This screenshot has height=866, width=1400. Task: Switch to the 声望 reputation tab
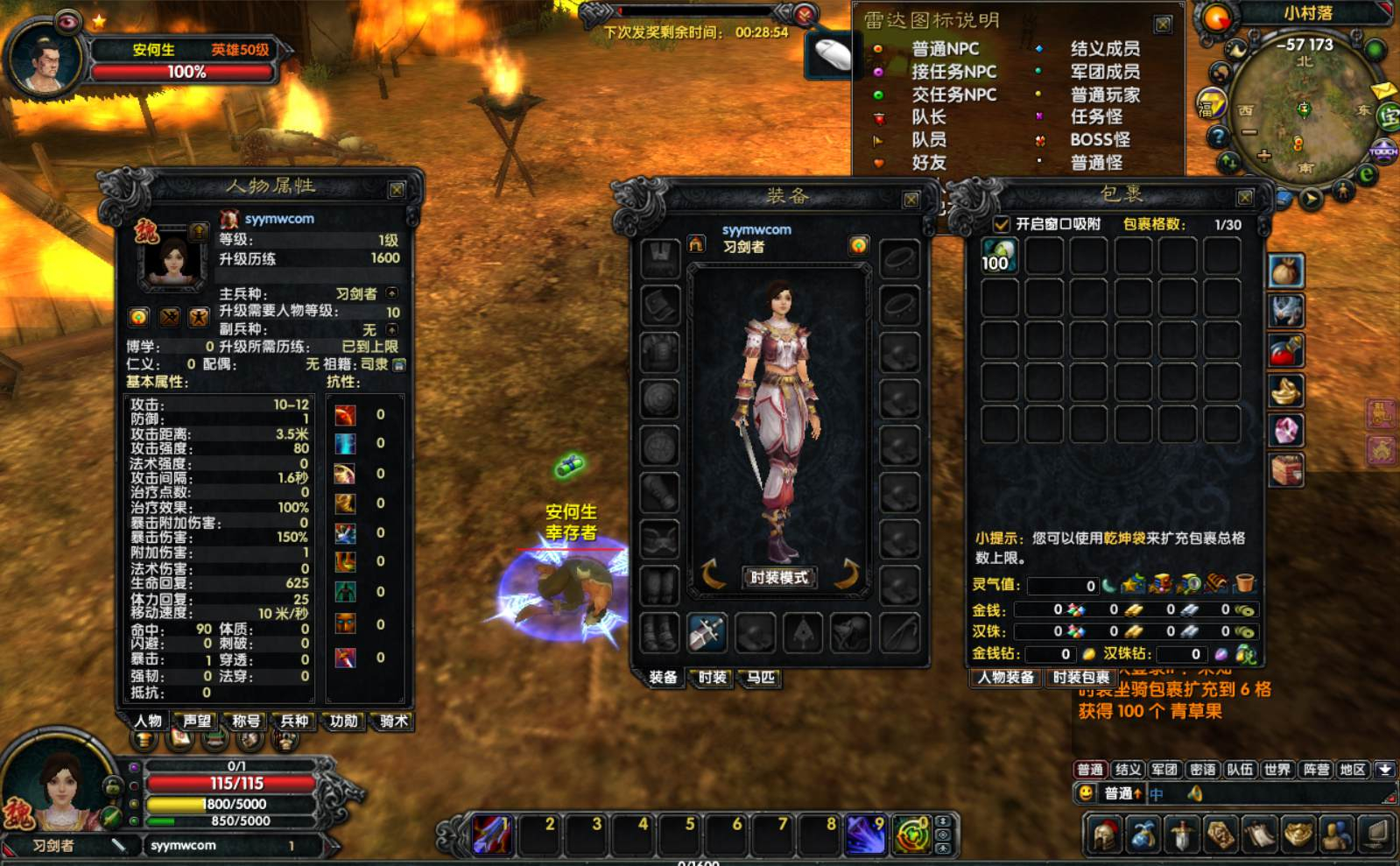pos(197,721)
